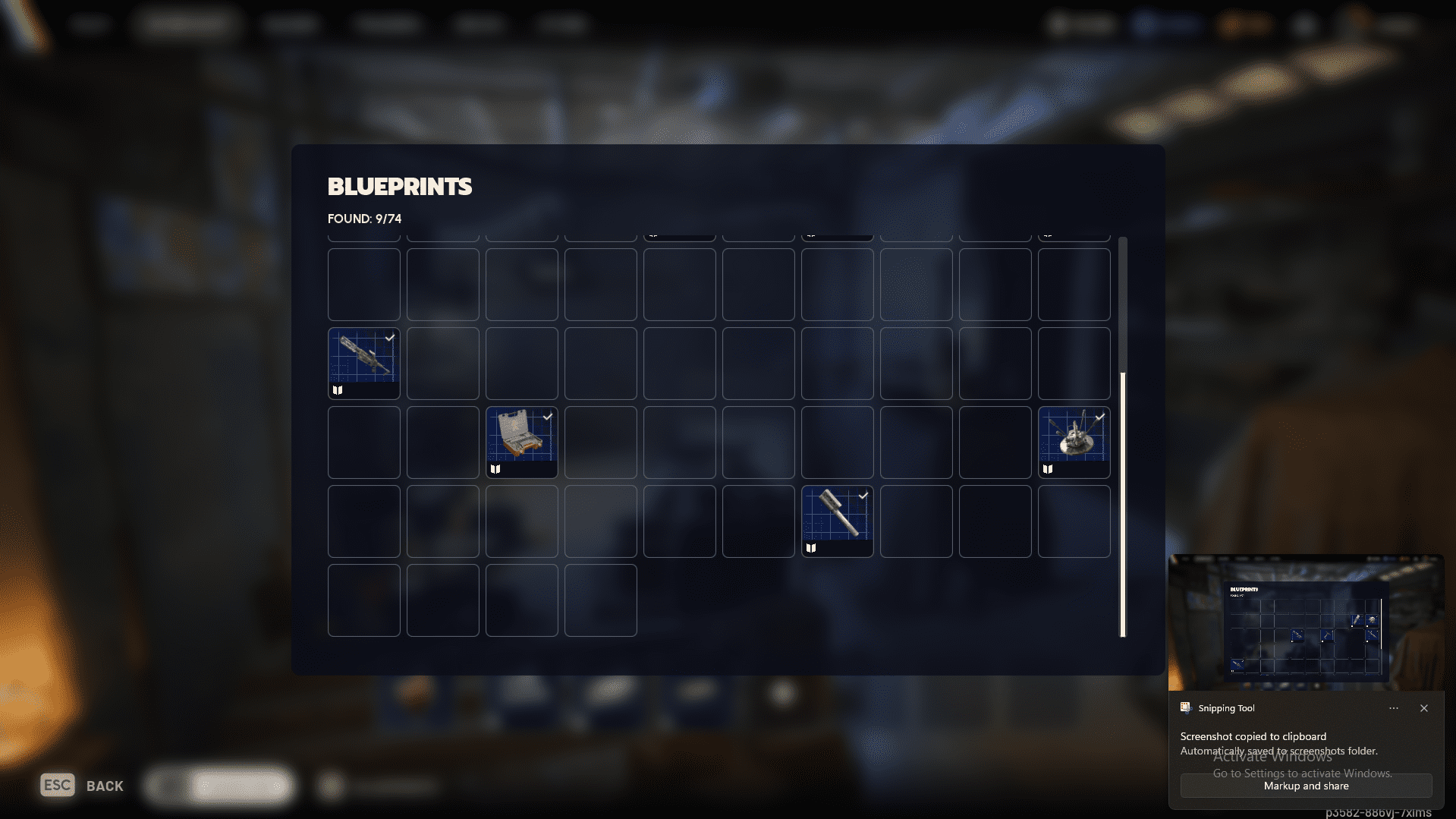Screen dimensions: 1456x819
Task: Open the BACK navigation label
Action: [x=104, y=785]
